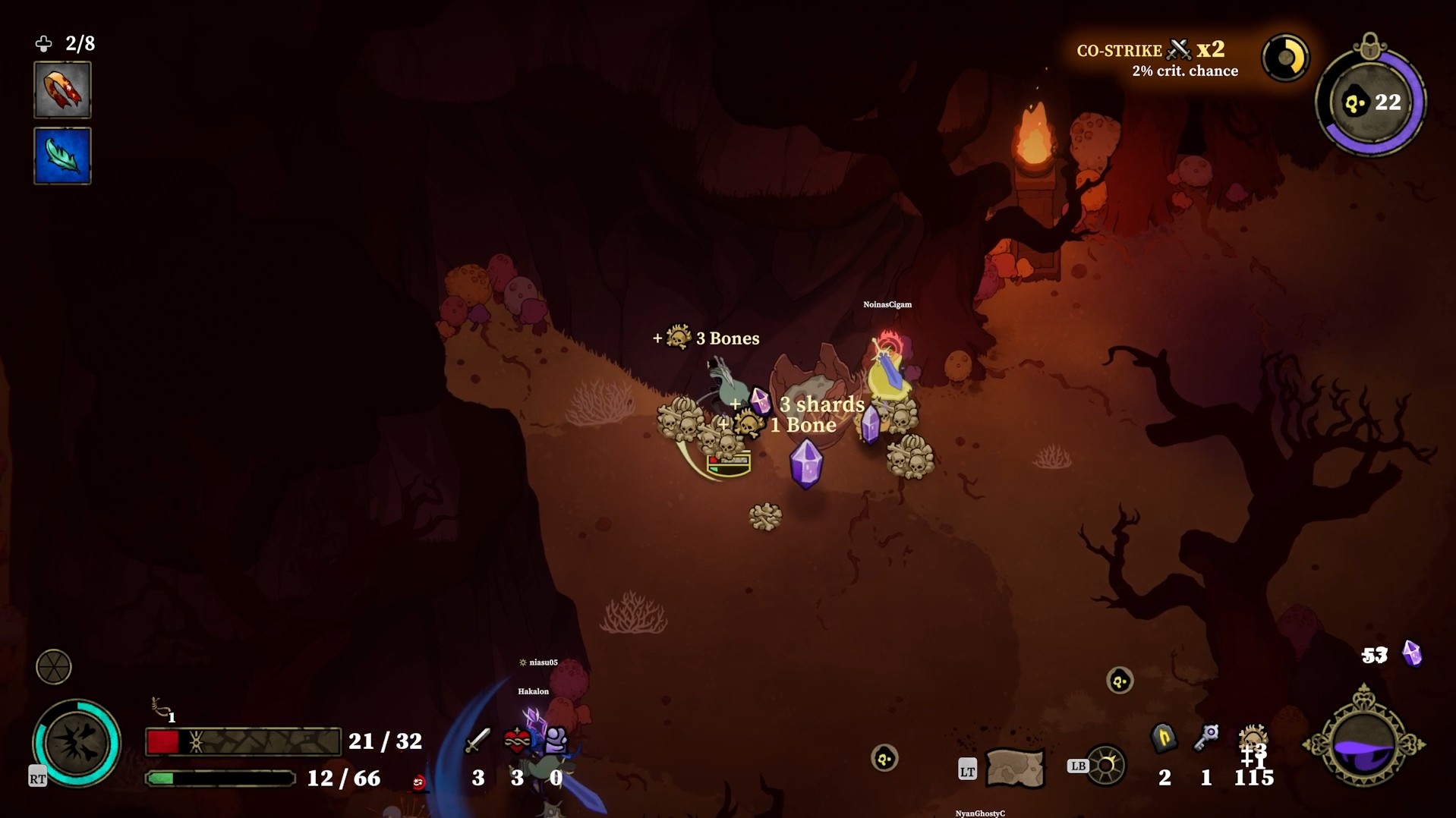Click the Co-Strike yellow gauge
Screen dimensions: 1456x818
(1285, 58)
